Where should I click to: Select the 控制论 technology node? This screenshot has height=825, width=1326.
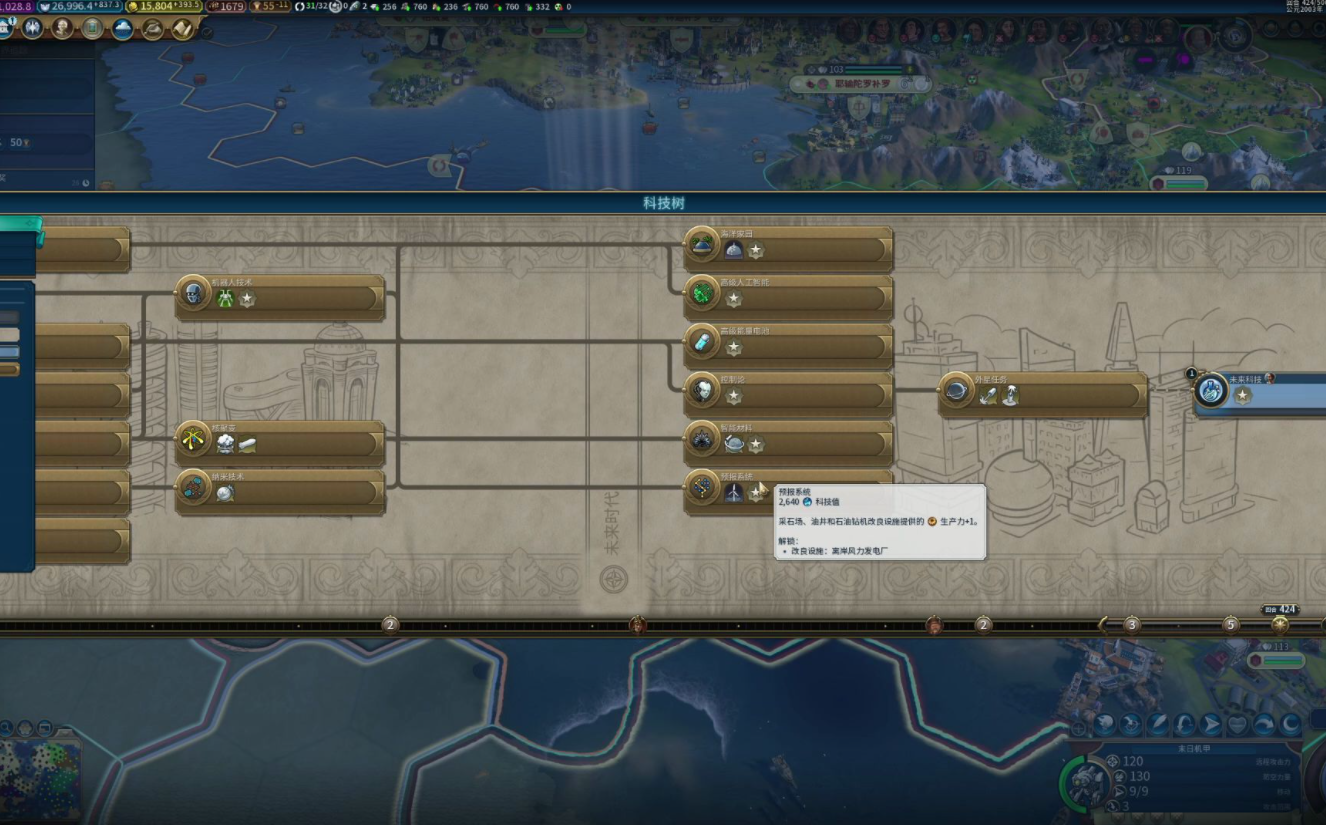click(x=788, y=393)
